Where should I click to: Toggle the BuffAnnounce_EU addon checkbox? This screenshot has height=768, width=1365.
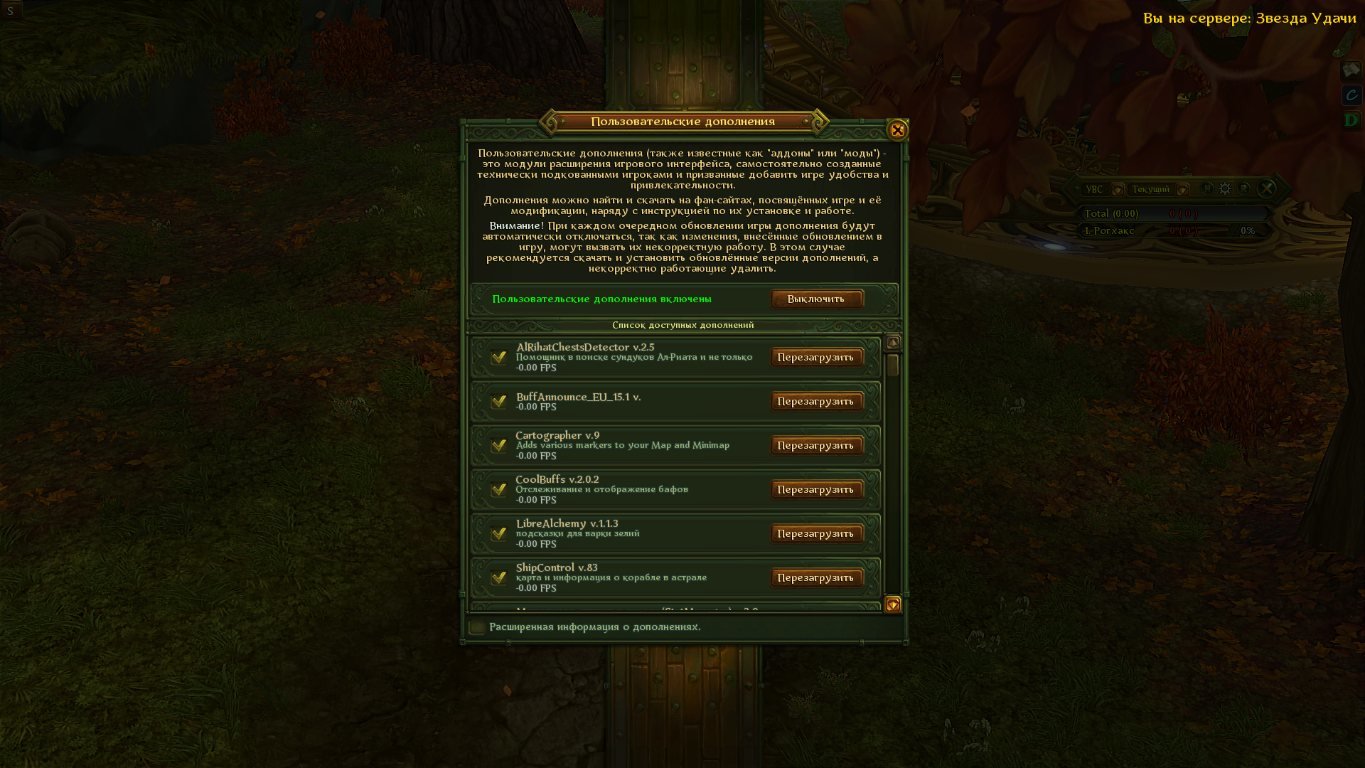click(498, 401)
